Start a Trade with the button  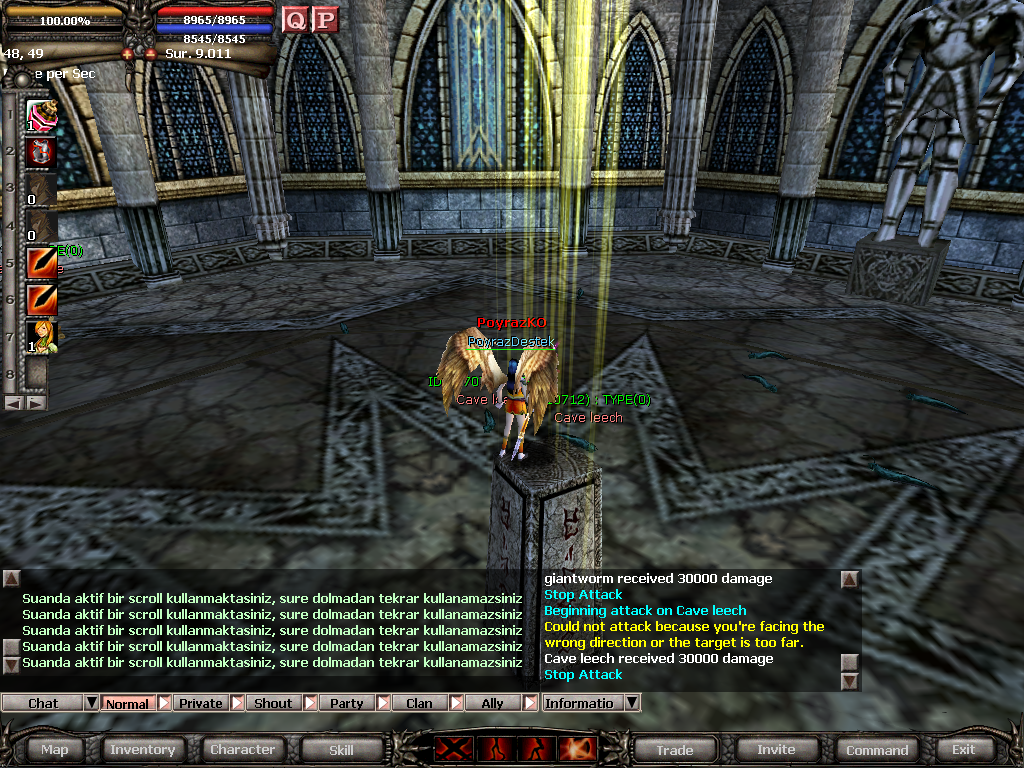pos(675,749)
